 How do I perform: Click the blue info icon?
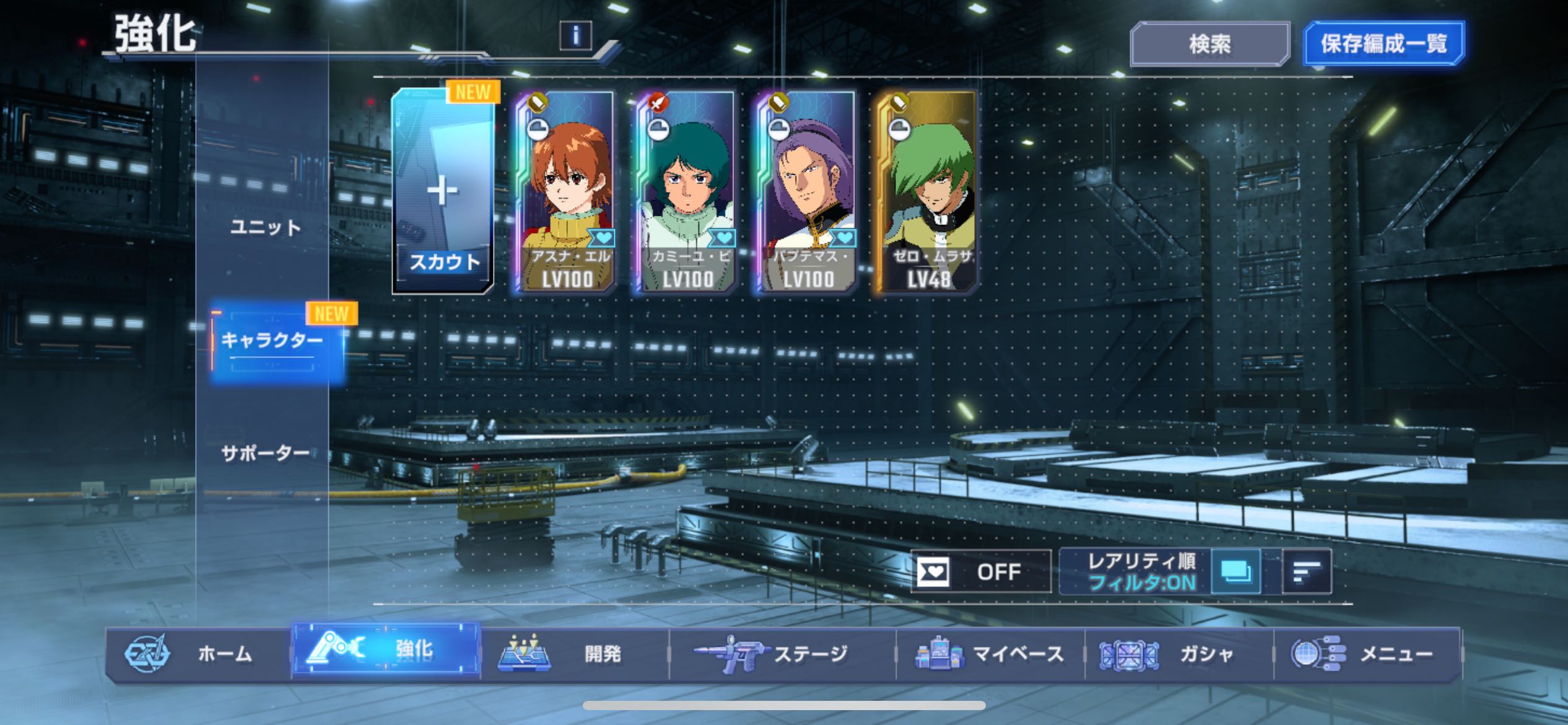(x=575, y=36)
